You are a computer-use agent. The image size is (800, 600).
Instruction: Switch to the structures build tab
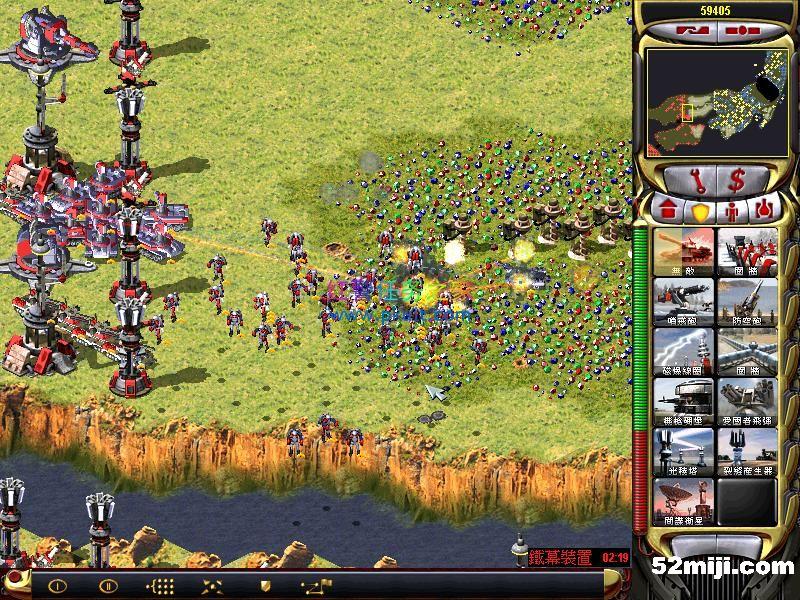tap(667, 211)
